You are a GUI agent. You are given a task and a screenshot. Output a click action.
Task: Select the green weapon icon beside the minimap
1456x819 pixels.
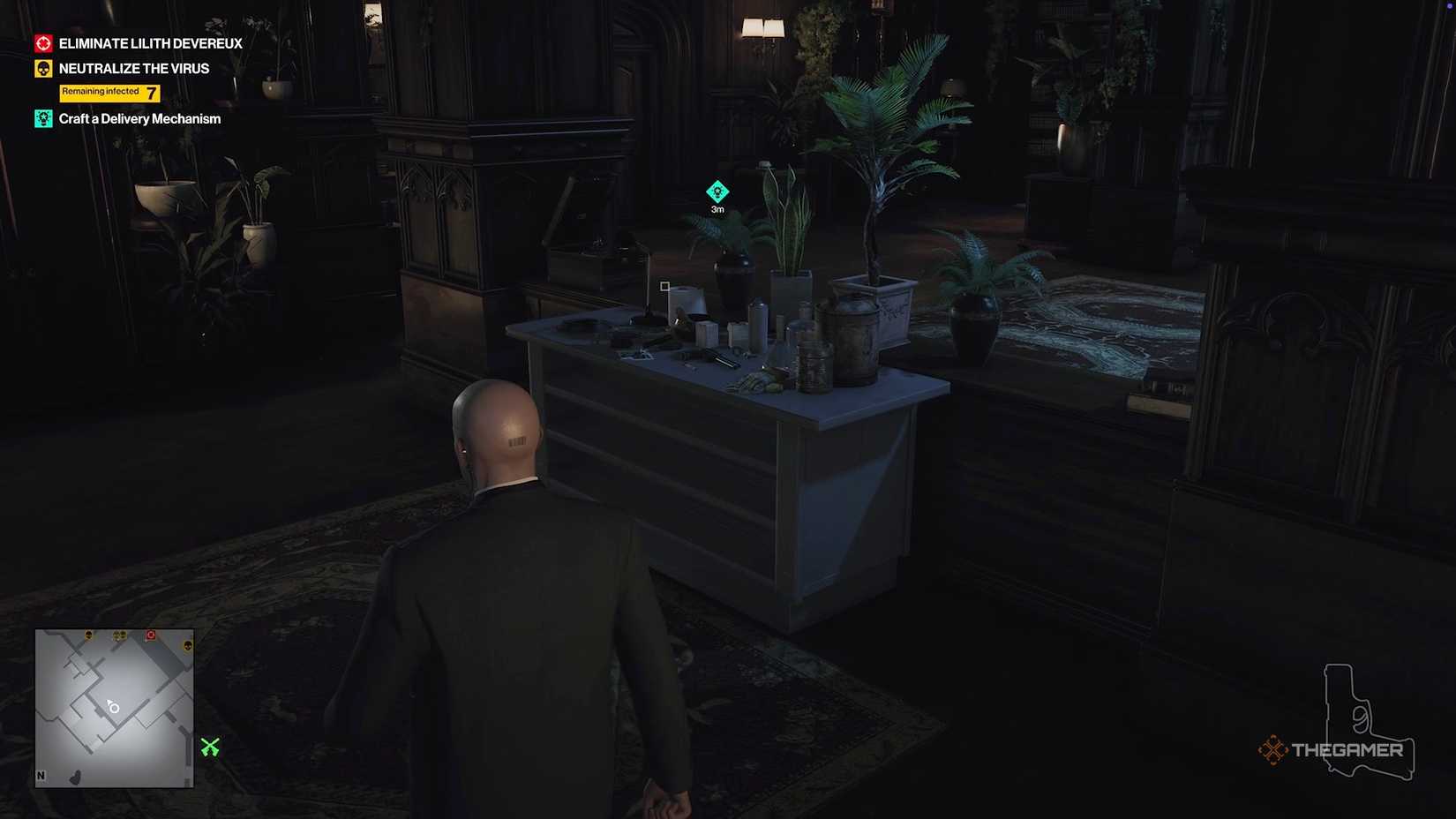point(211,748)
